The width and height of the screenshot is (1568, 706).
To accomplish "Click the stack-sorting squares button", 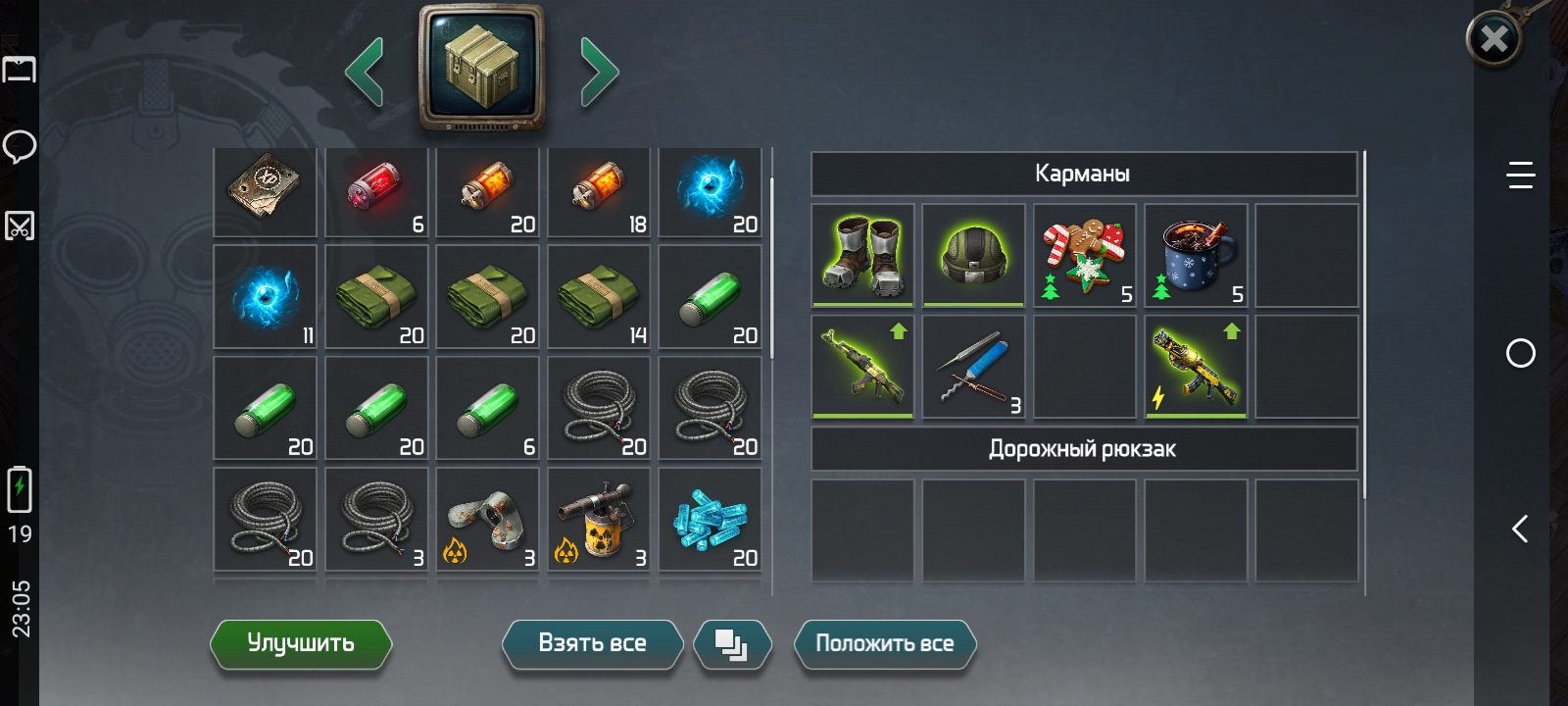I will point(731,645).
